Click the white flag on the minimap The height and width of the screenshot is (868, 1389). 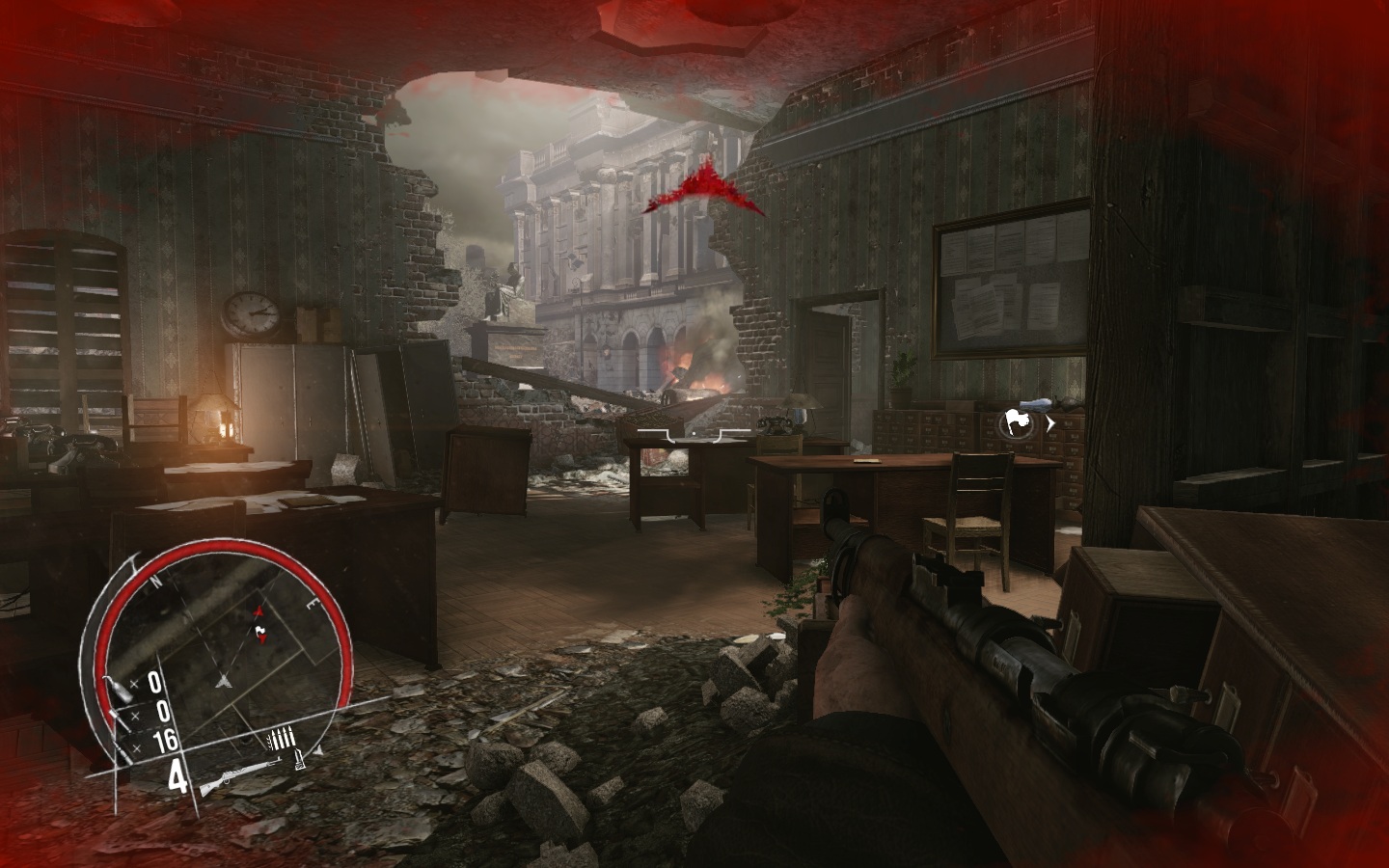[x=259, y=633]
